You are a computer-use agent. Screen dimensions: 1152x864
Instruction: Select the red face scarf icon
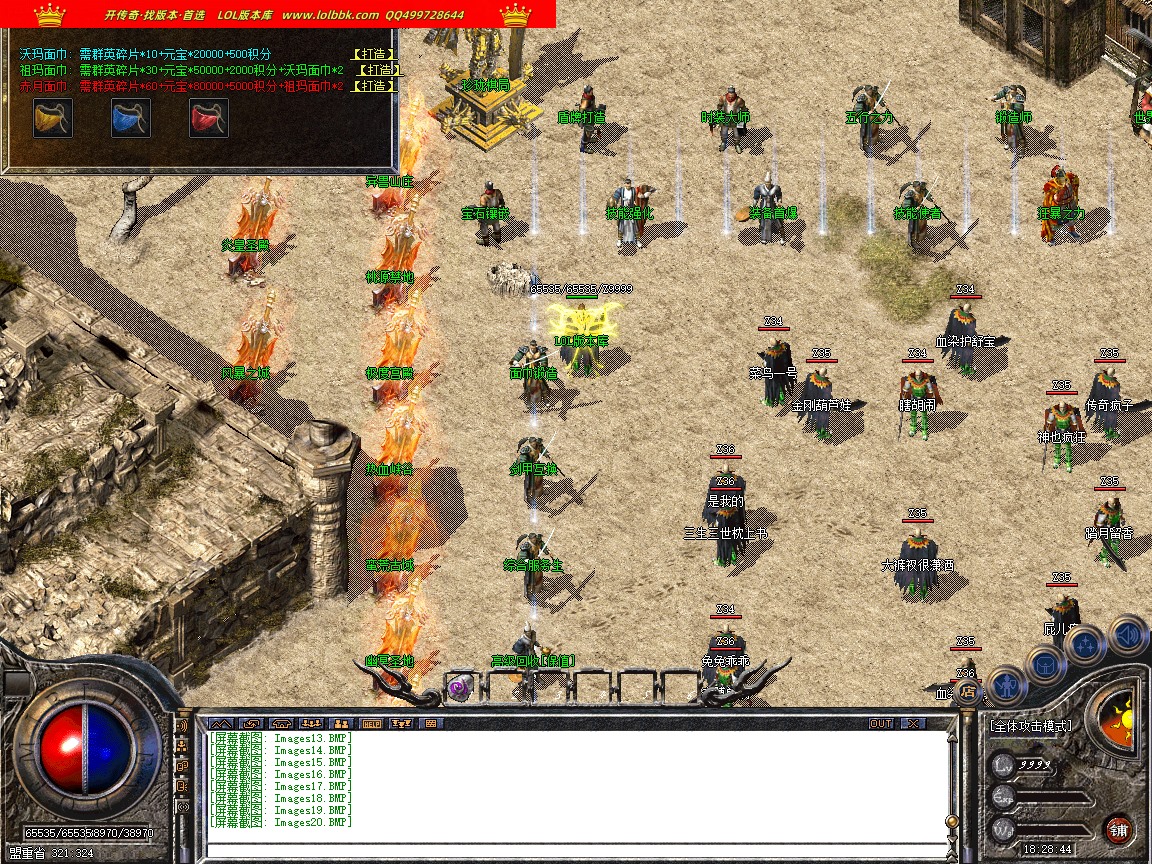click(x=209, y=118)
